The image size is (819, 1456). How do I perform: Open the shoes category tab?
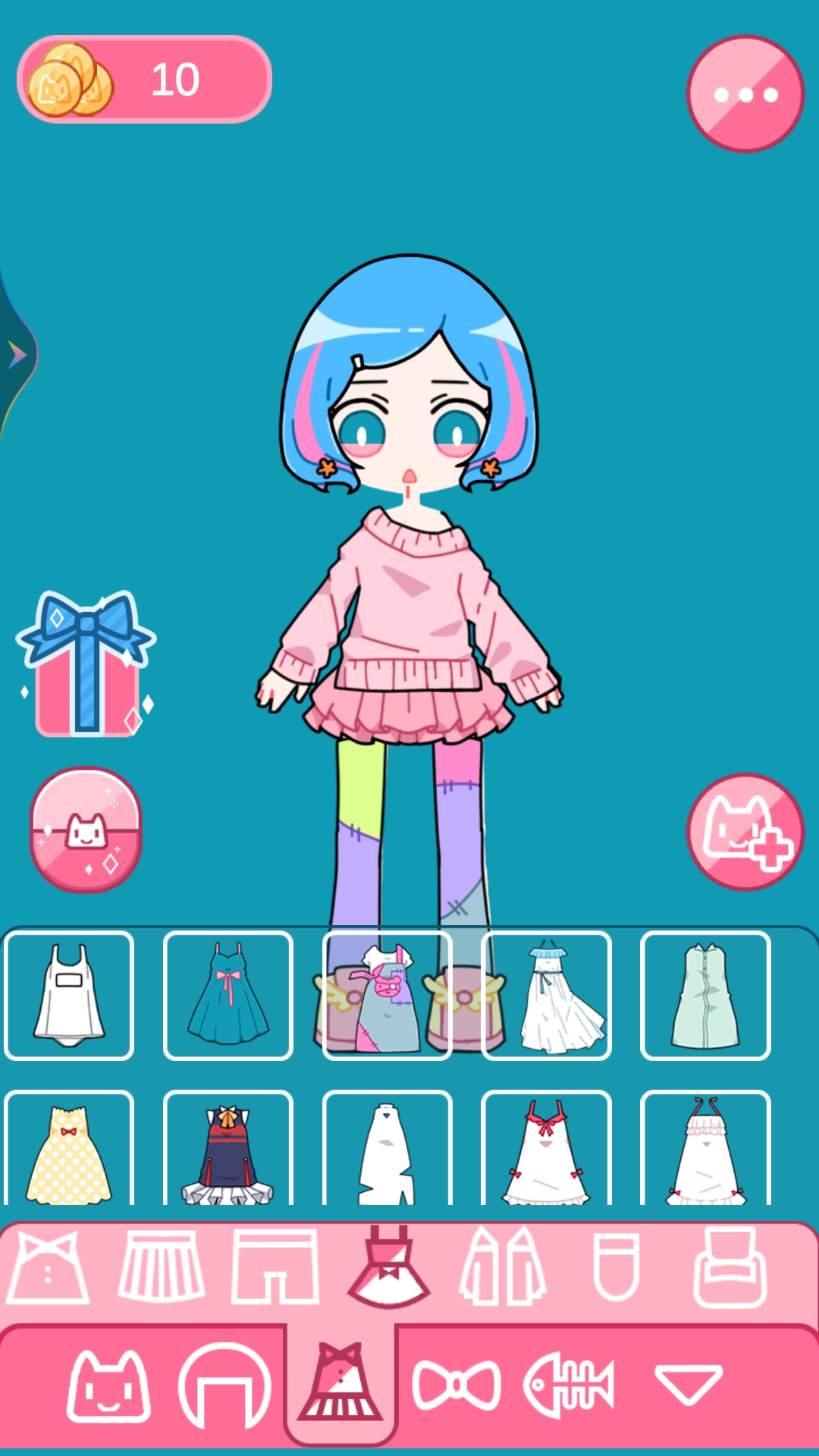[x=730, y=1267]
